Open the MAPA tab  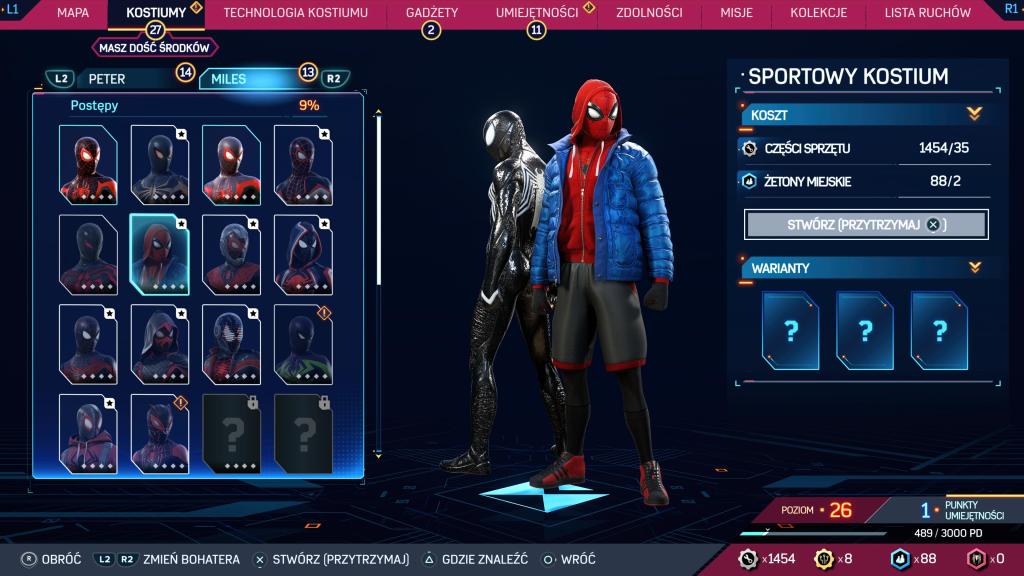click(x=72, y=13)
